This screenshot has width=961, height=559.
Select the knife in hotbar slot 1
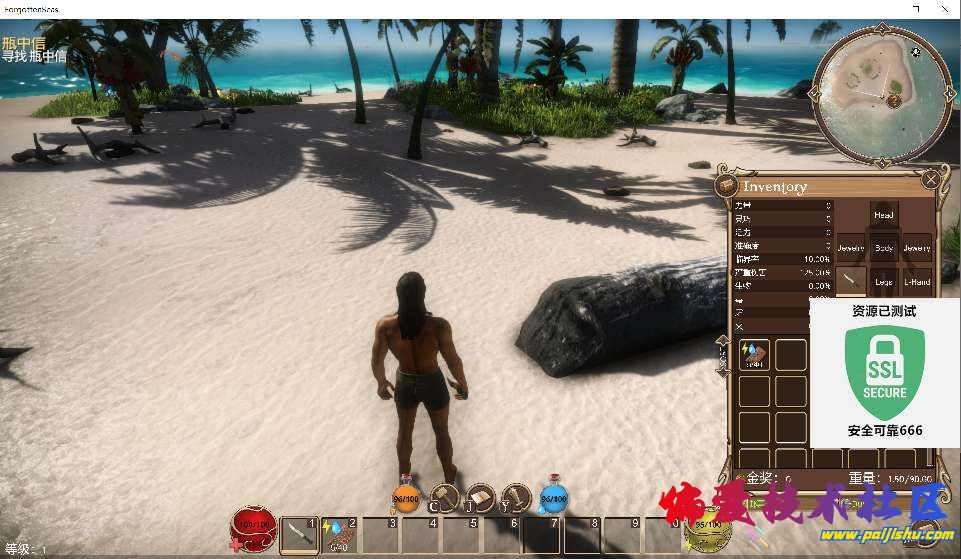pos(299,536)
